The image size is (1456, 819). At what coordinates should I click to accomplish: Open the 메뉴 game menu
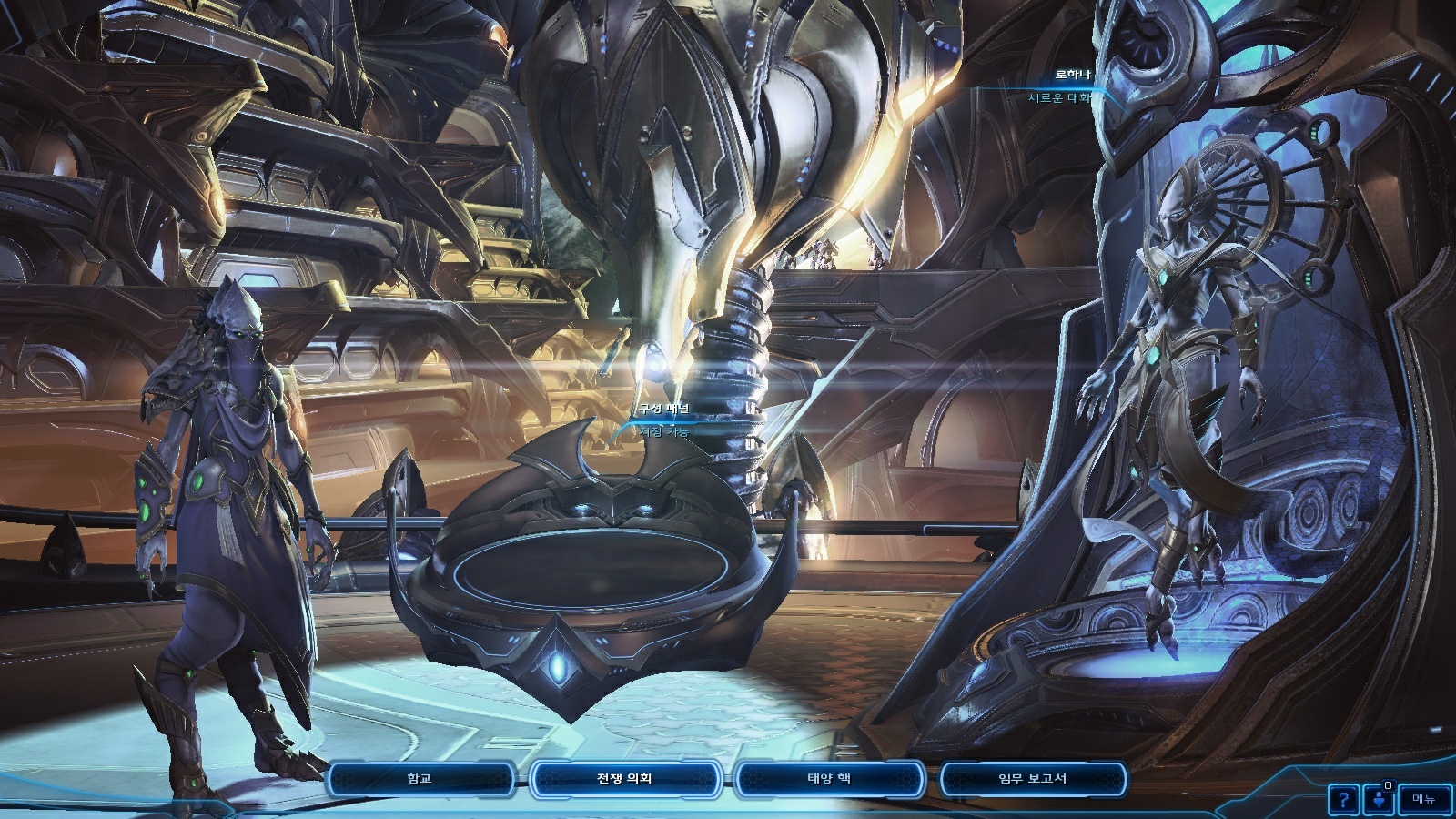(1423, 799)
